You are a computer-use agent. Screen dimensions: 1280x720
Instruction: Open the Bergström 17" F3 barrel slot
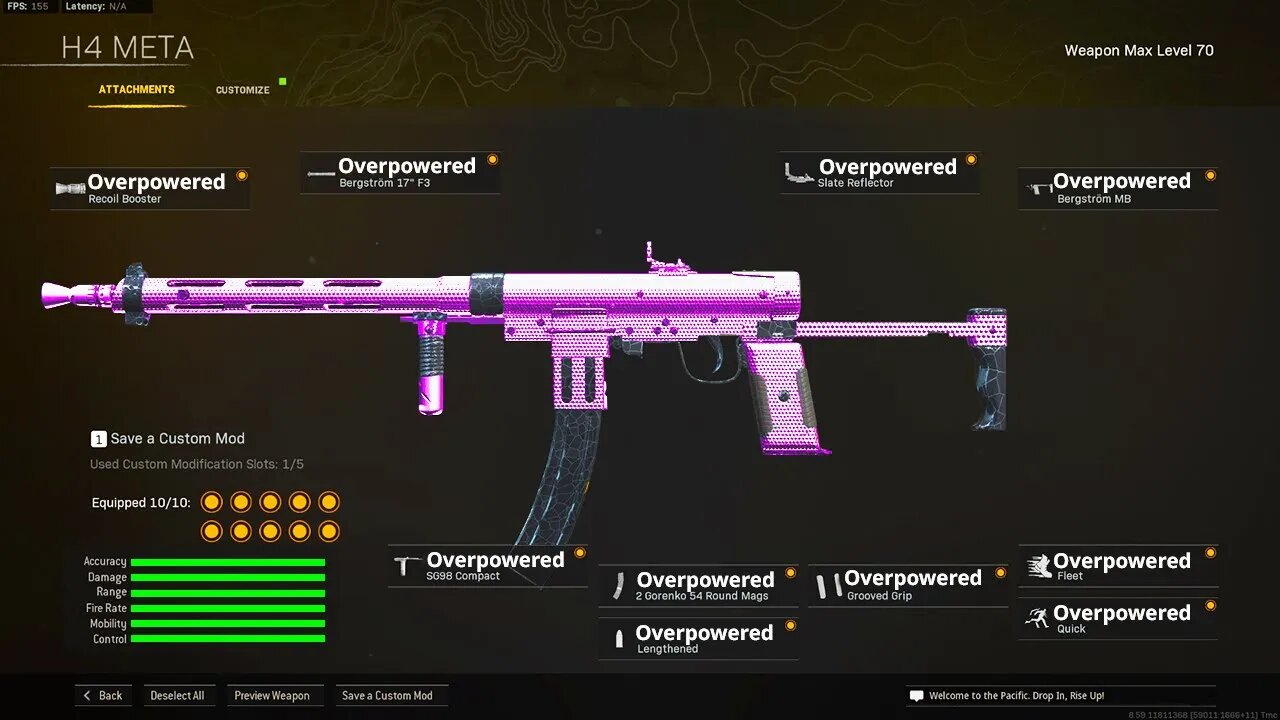pyautogui.click(x=400, y=172)
